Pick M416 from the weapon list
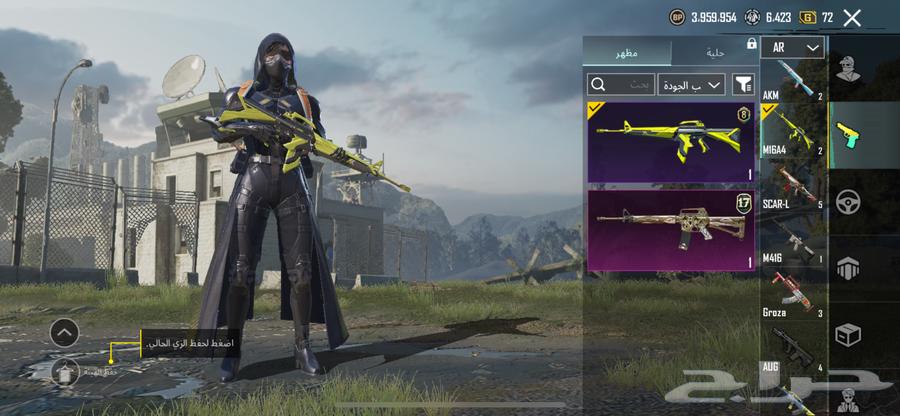900x416 pixels. tap(792, 240)
